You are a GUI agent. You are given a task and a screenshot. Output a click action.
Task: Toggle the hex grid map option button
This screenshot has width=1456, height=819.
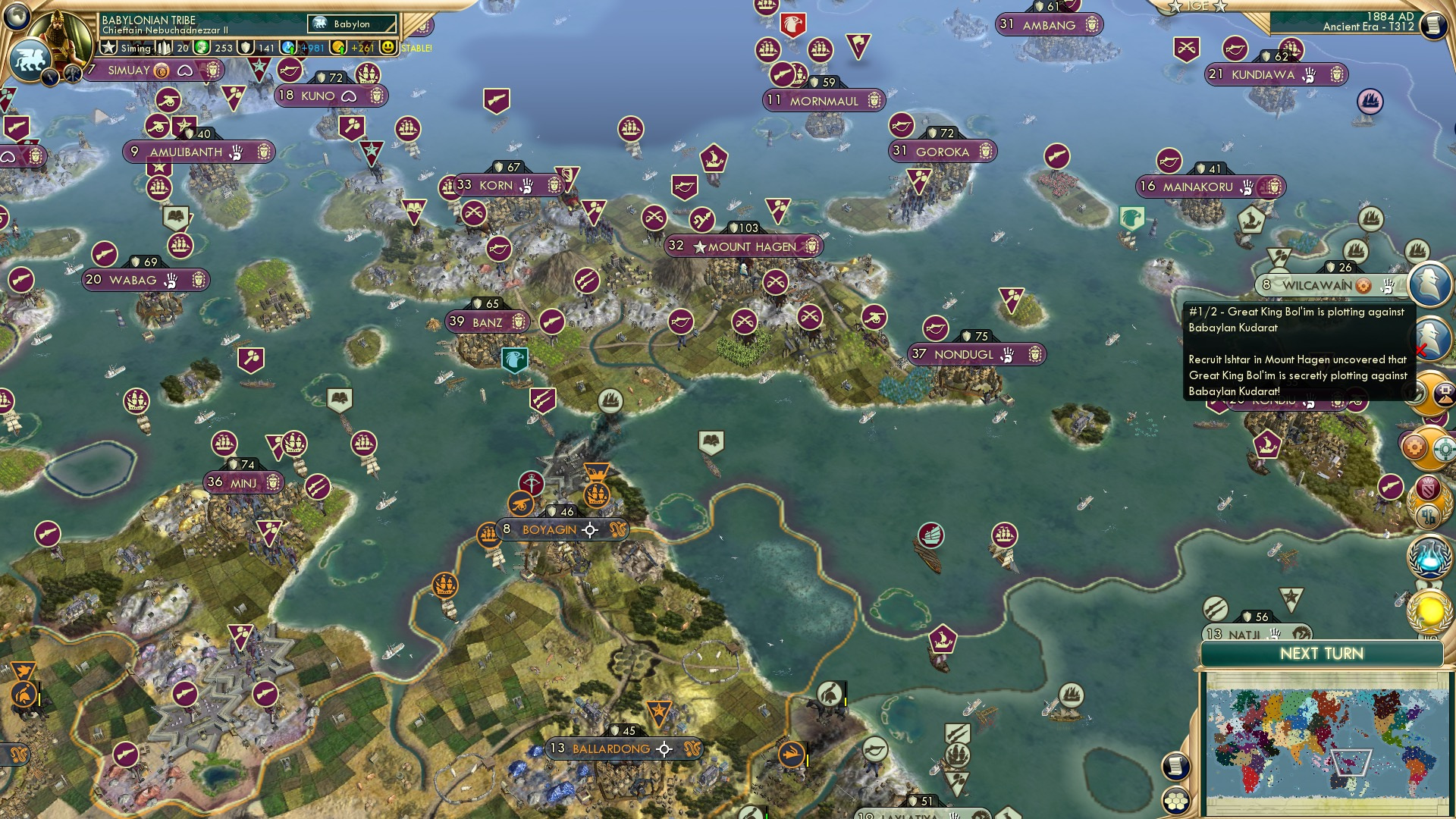pos(1175,801)
